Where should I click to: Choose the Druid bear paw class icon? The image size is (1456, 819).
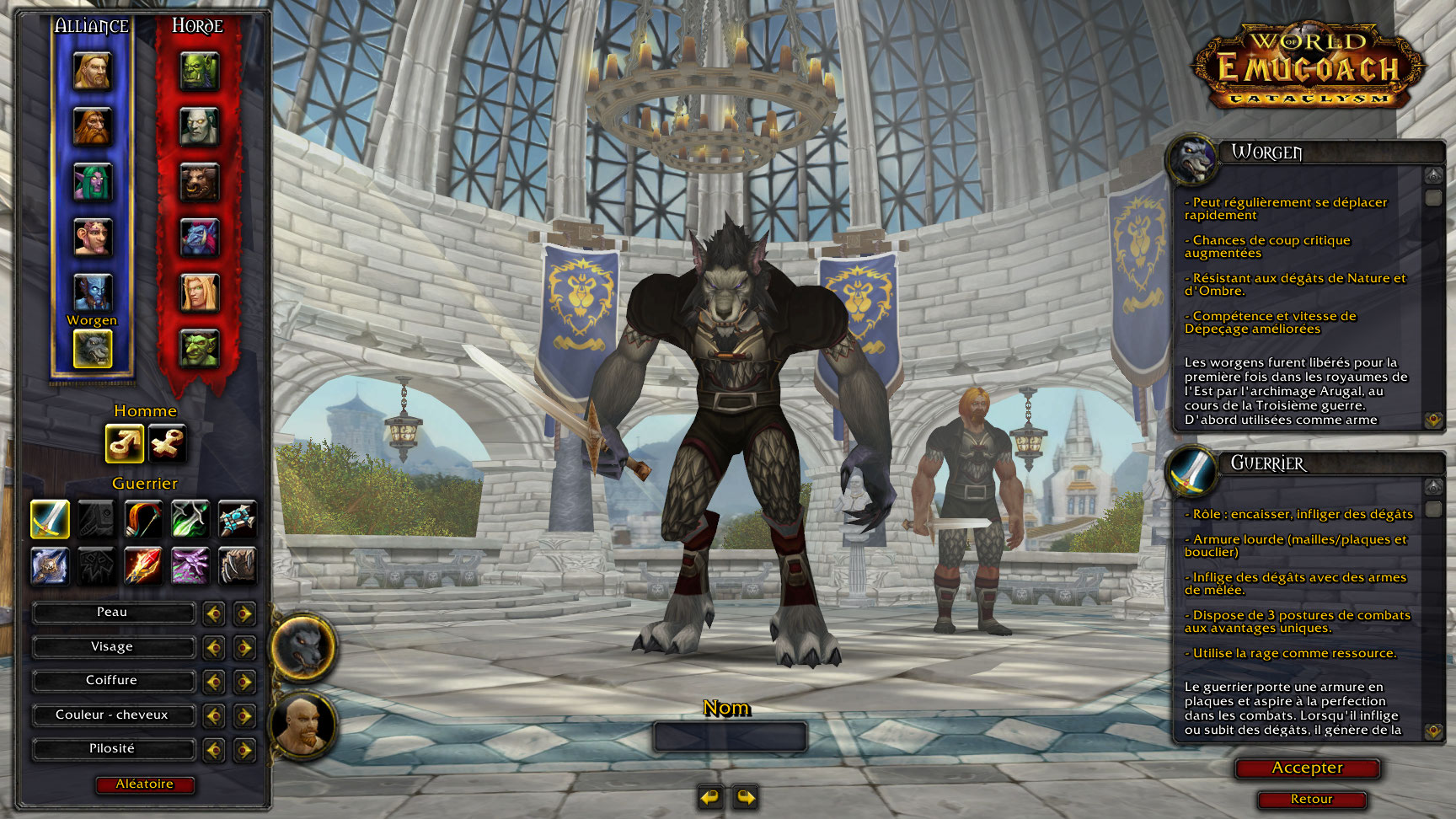click(238, 566)
